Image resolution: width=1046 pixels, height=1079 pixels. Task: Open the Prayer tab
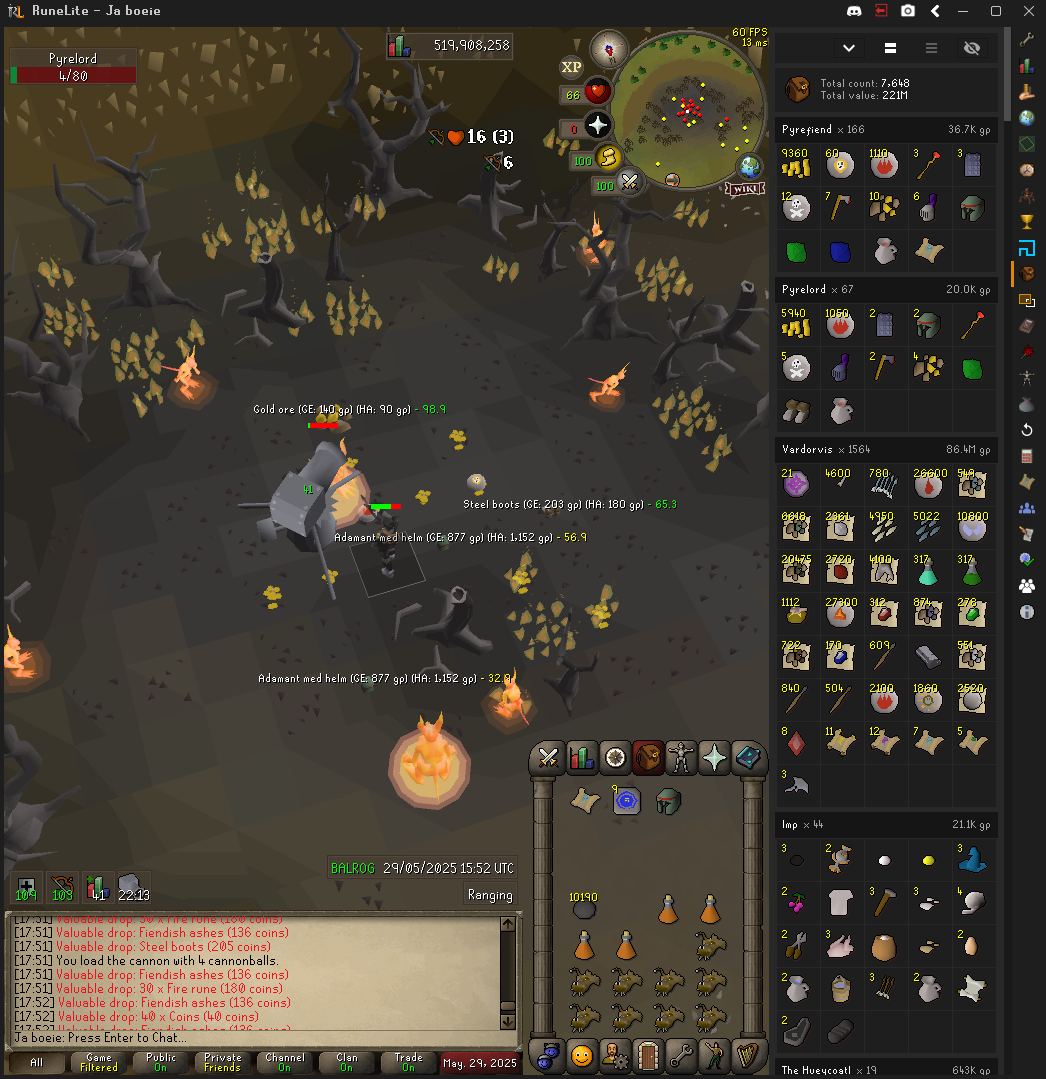(714, 757)
